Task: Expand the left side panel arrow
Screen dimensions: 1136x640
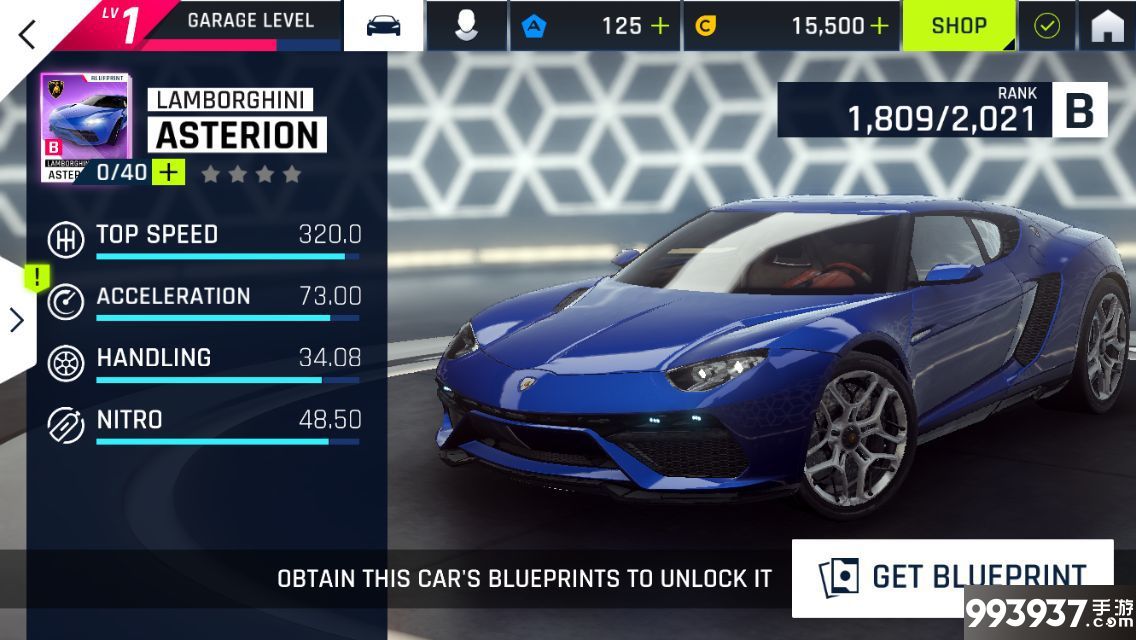Action: coord(17,319)
